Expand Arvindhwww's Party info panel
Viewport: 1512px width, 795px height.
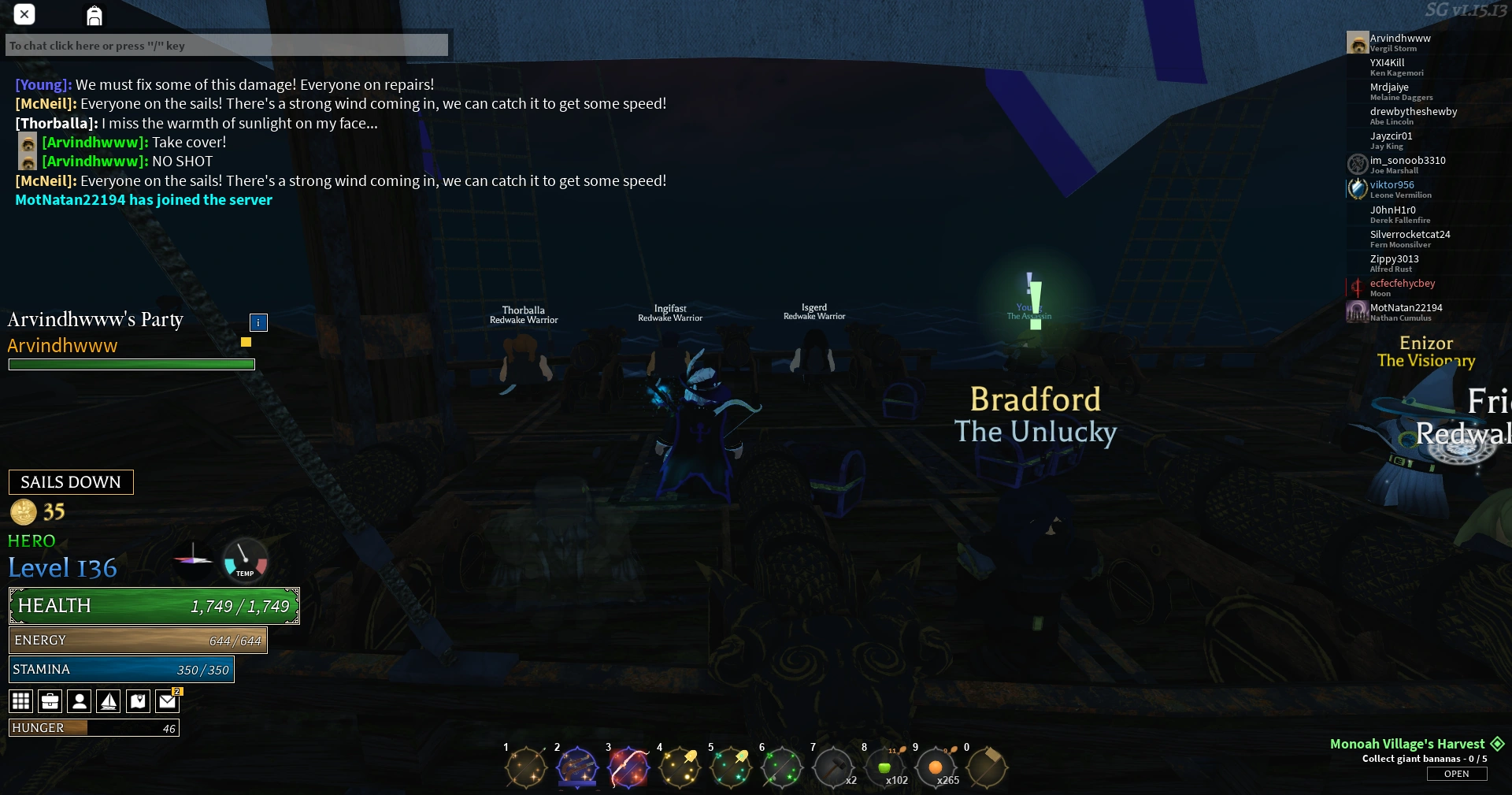pos(258,322)
